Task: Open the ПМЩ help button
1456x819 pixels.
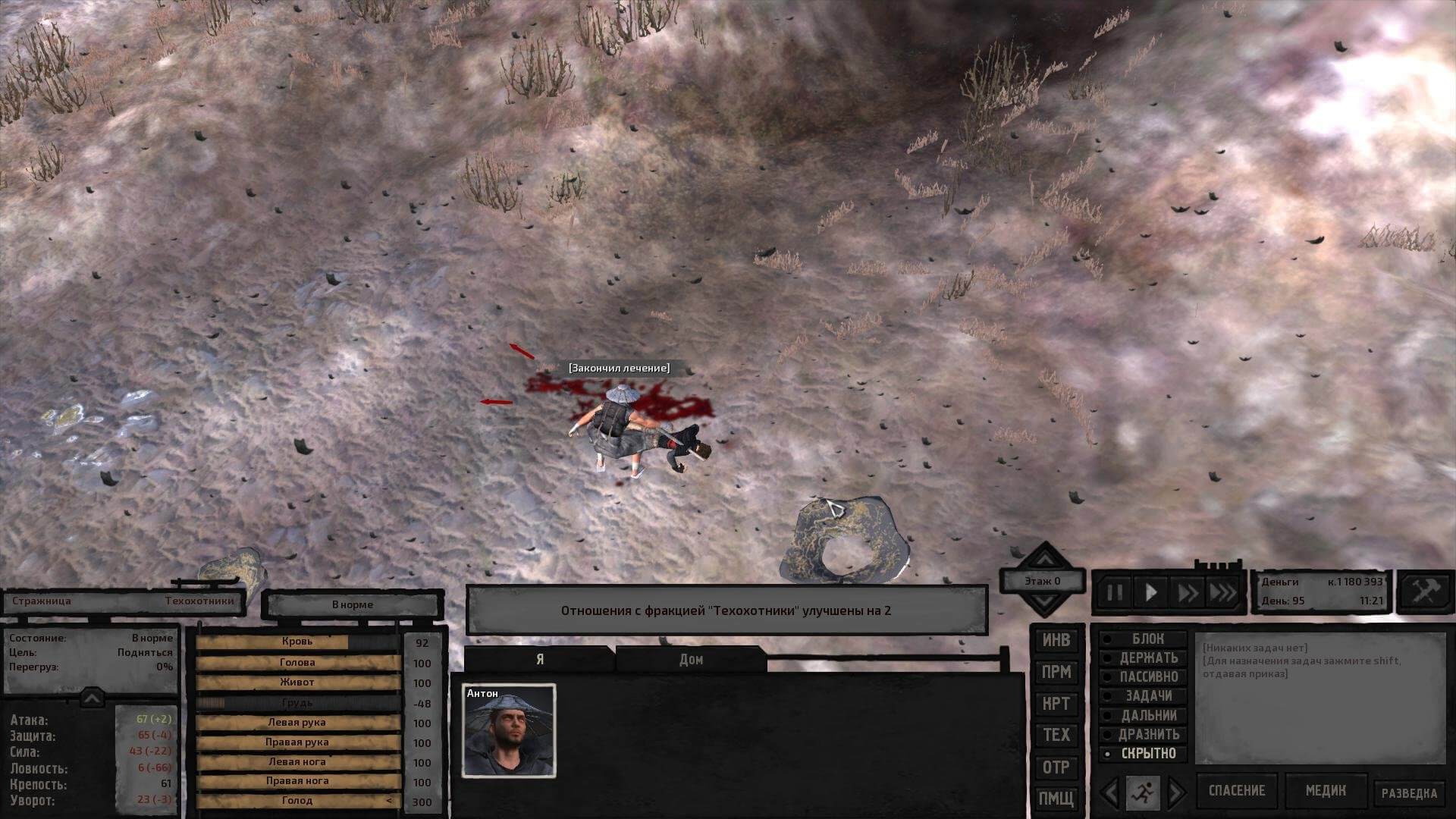Action: pyautogui.click(x=1056, y=798)
